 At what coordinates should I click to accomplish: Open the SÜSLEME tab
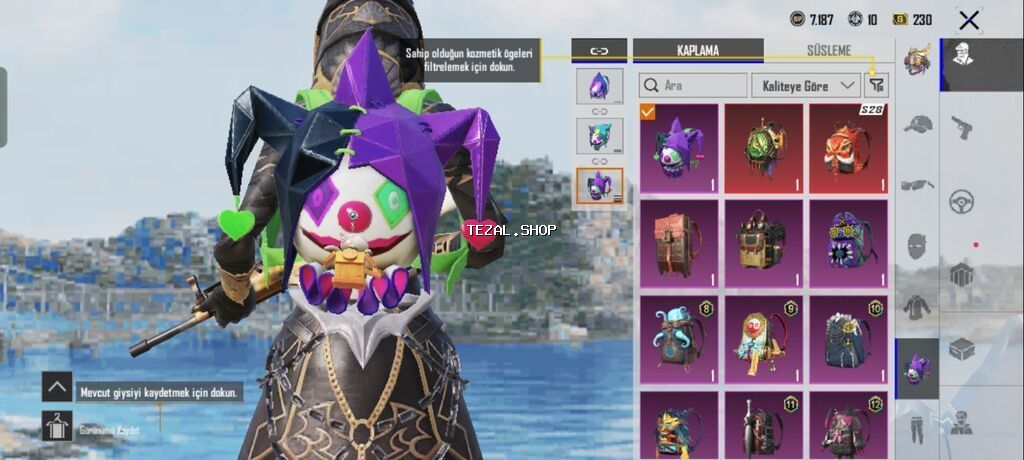click(x=829, y=50)
